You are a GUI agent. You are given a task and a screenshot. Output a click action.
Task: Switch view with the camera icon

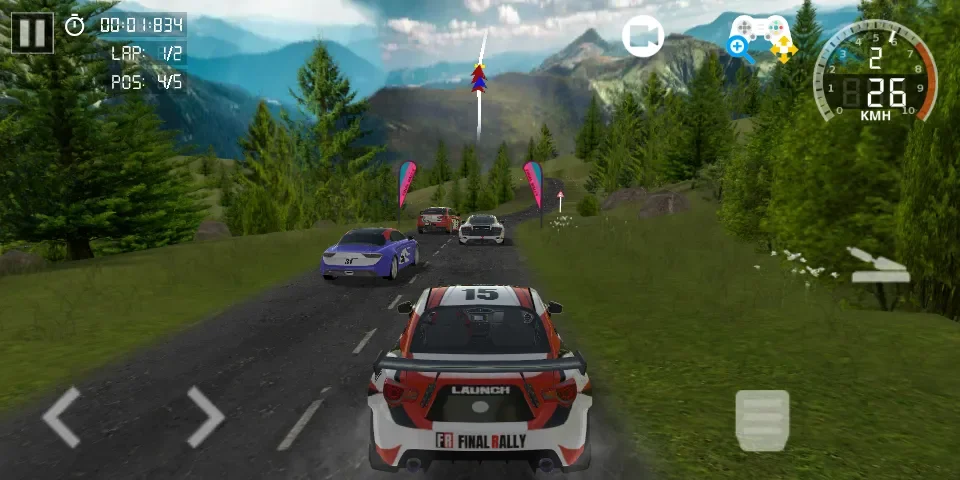pyautogui.click(x=643, y=37)
